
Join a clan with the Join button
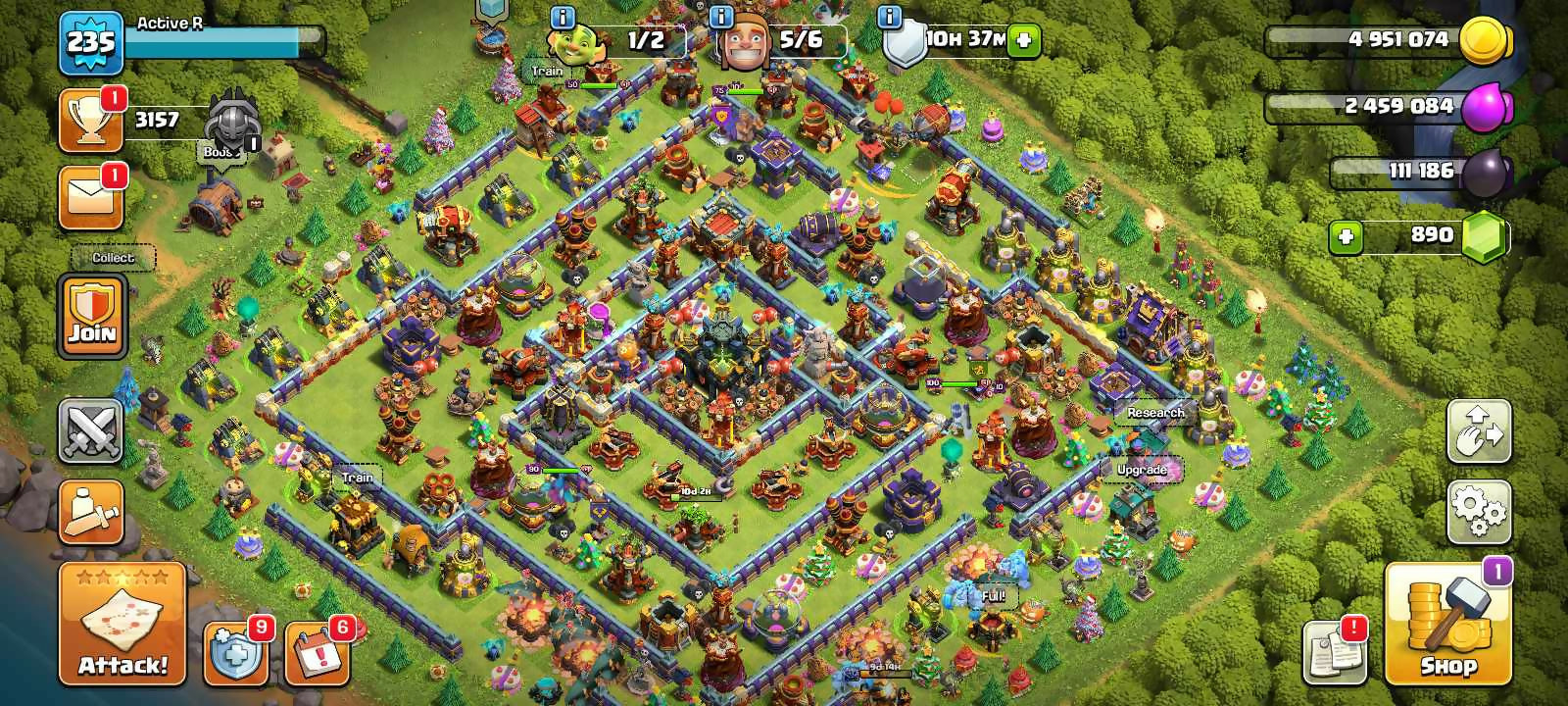(92, 317)
